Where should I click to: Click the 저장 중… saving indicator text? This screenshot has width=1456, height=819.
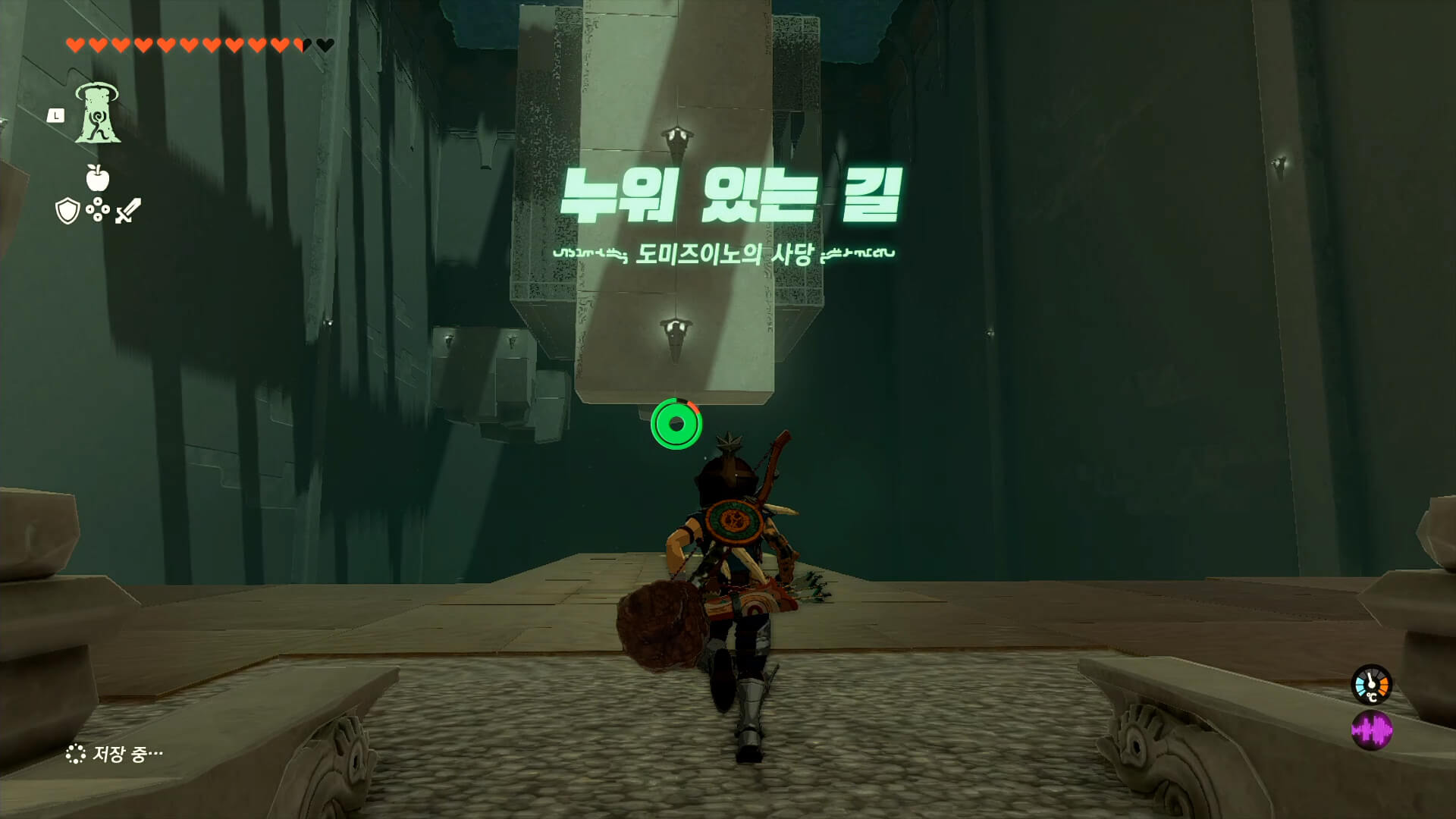coord(127,754)
